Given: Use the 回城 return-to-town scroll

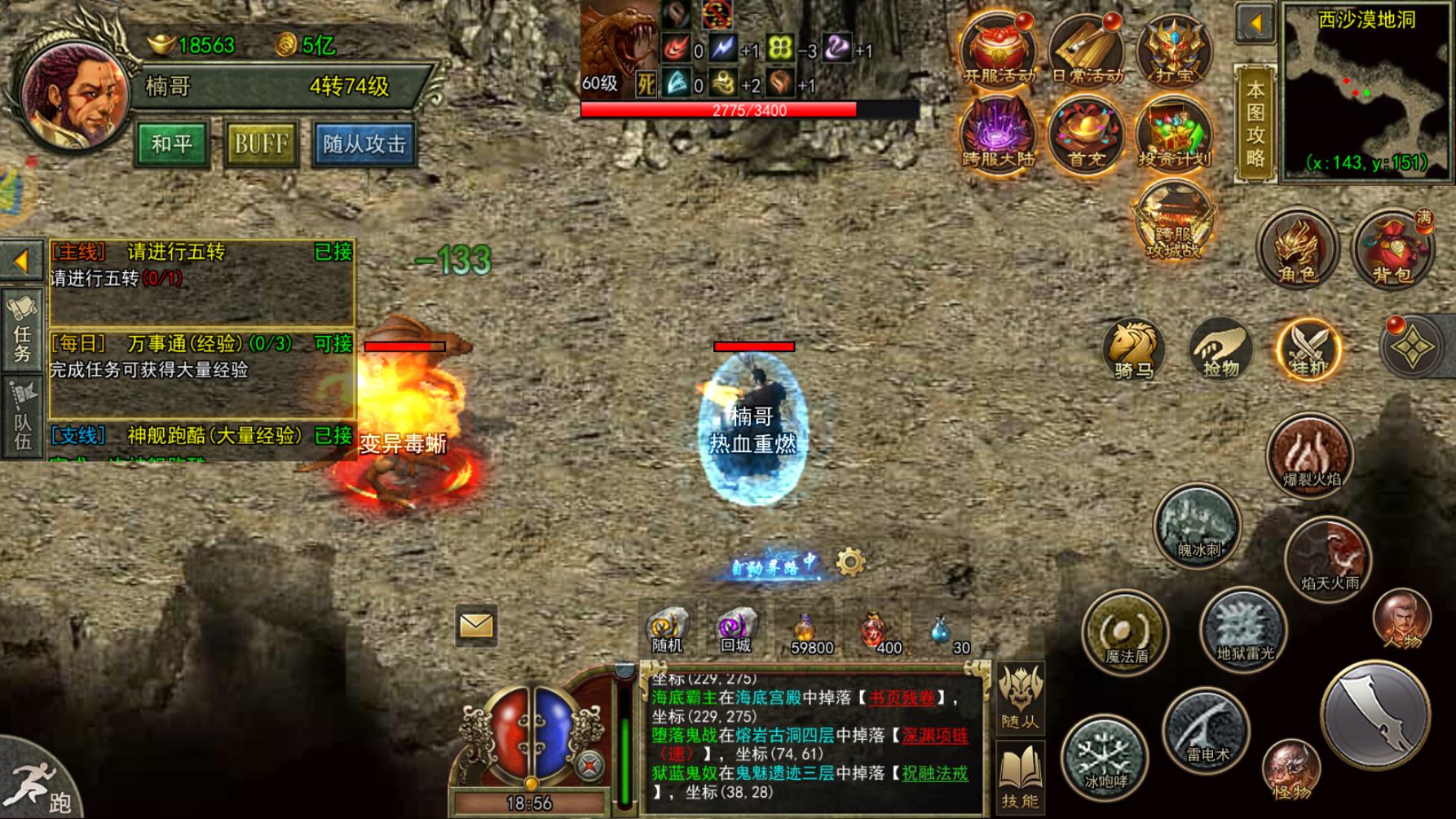Looking at the screenshot, I should tap(735, 630).
